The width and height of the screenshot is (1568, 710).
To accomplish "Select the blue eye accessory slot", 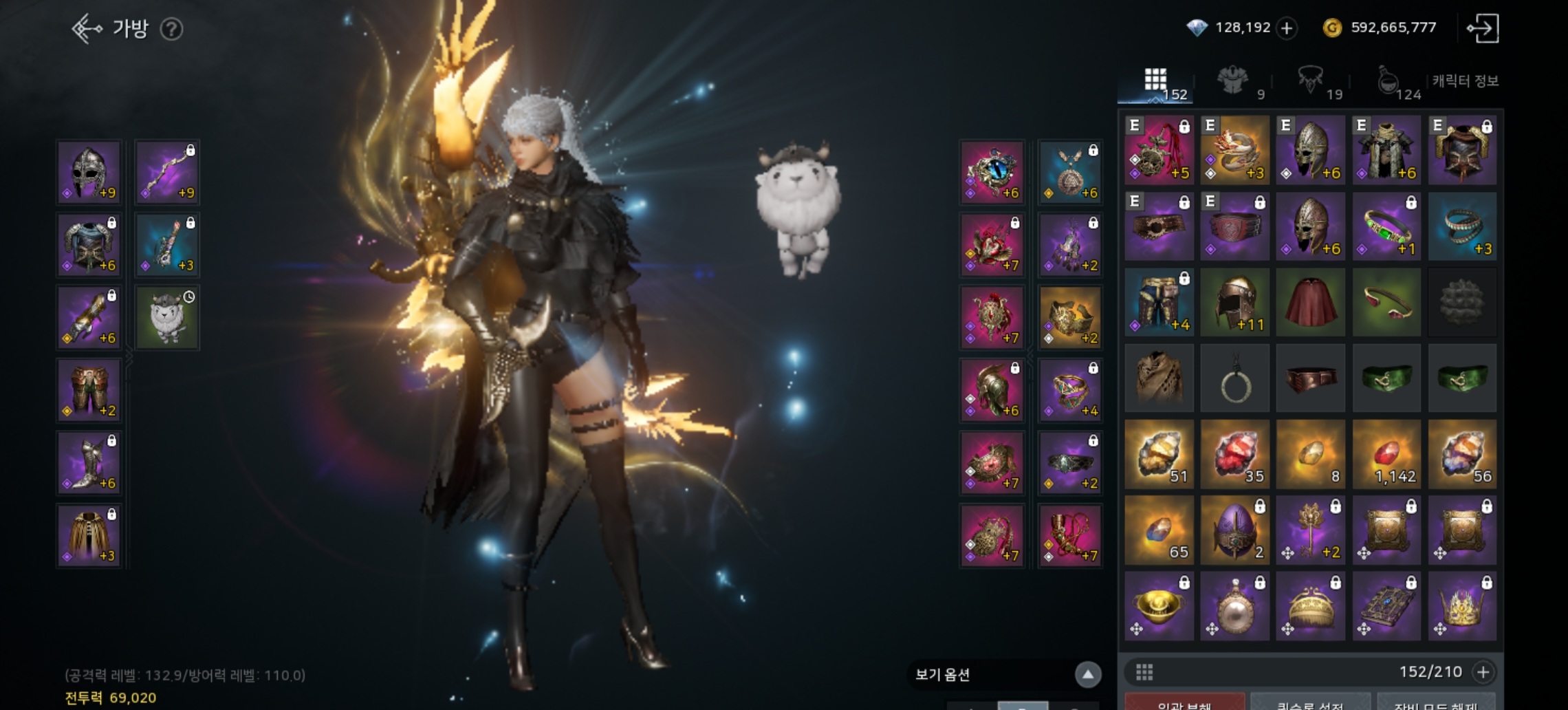I will click(x=992, y=172).
